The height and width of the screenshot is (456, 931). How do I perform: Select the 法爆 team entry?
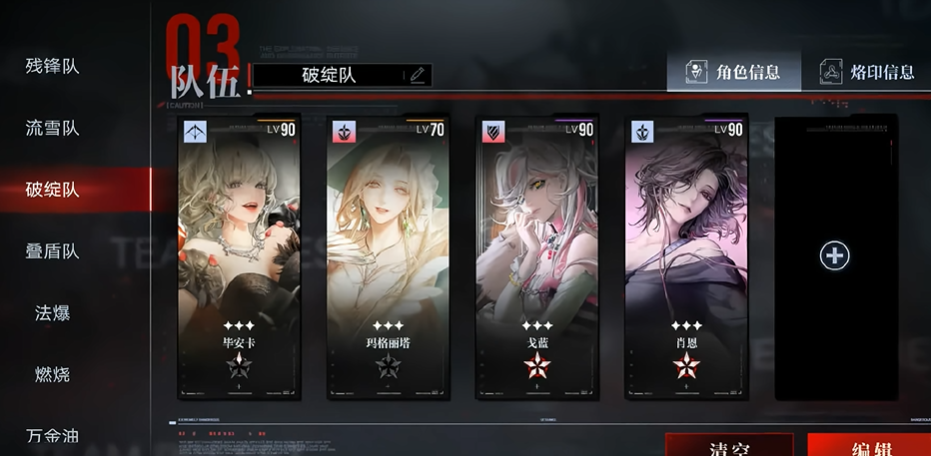[53, 313]
